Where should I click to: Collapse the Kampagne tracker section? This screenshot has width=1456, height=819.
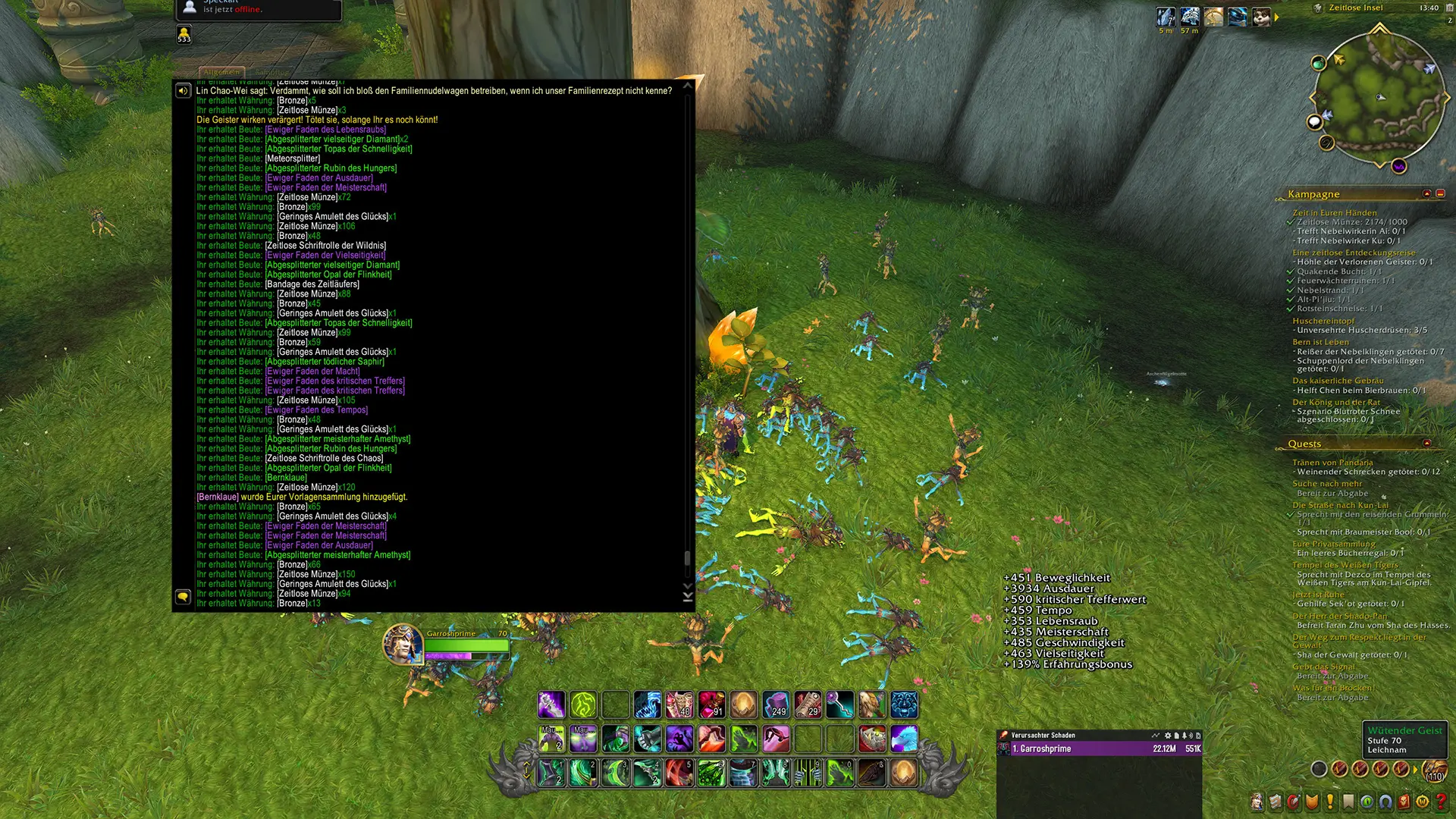[1426, 194]
